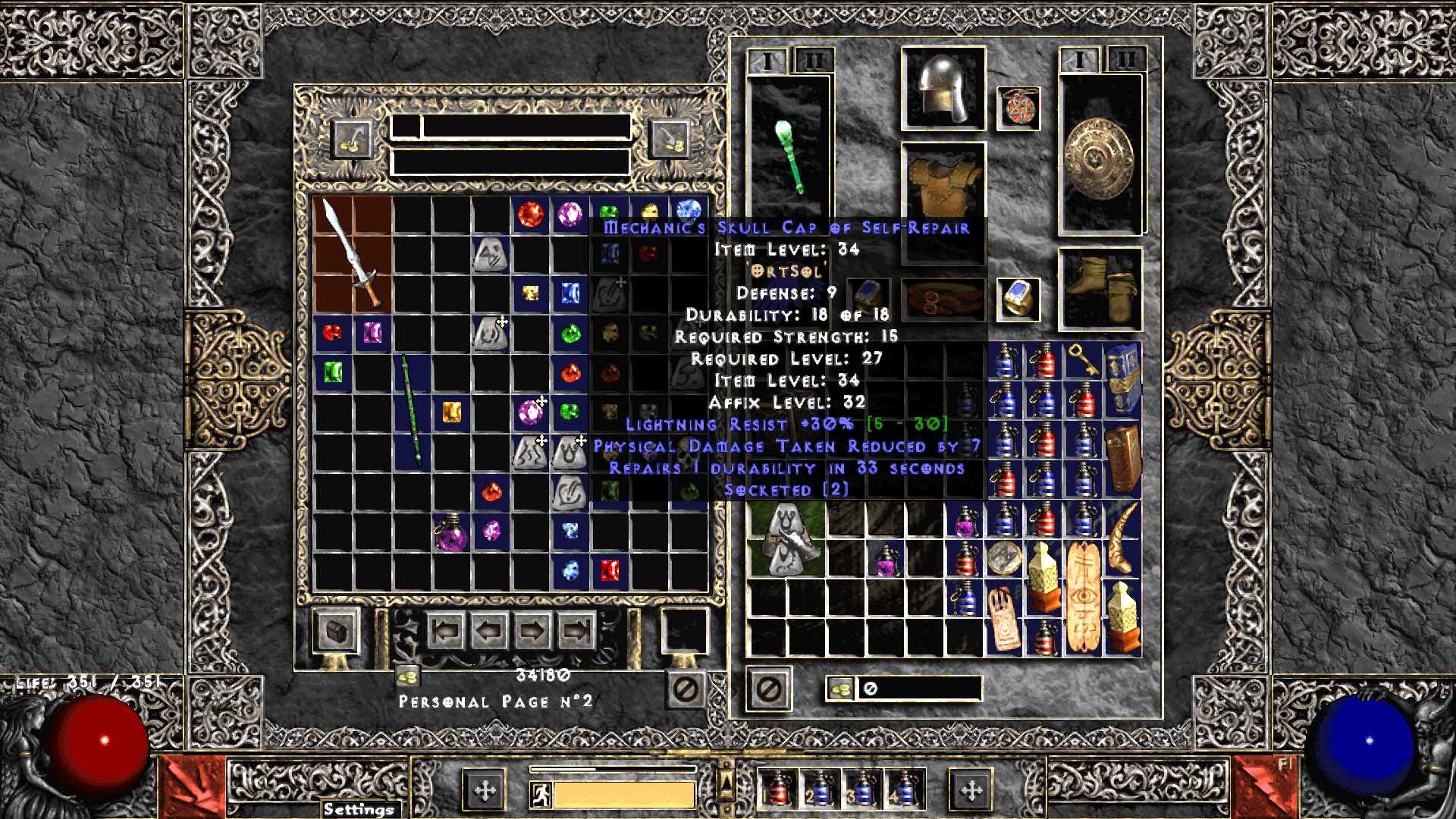Switch character weapons to swap tab II
This screenshot has height=819, width=1456.
pos(1125,57)
